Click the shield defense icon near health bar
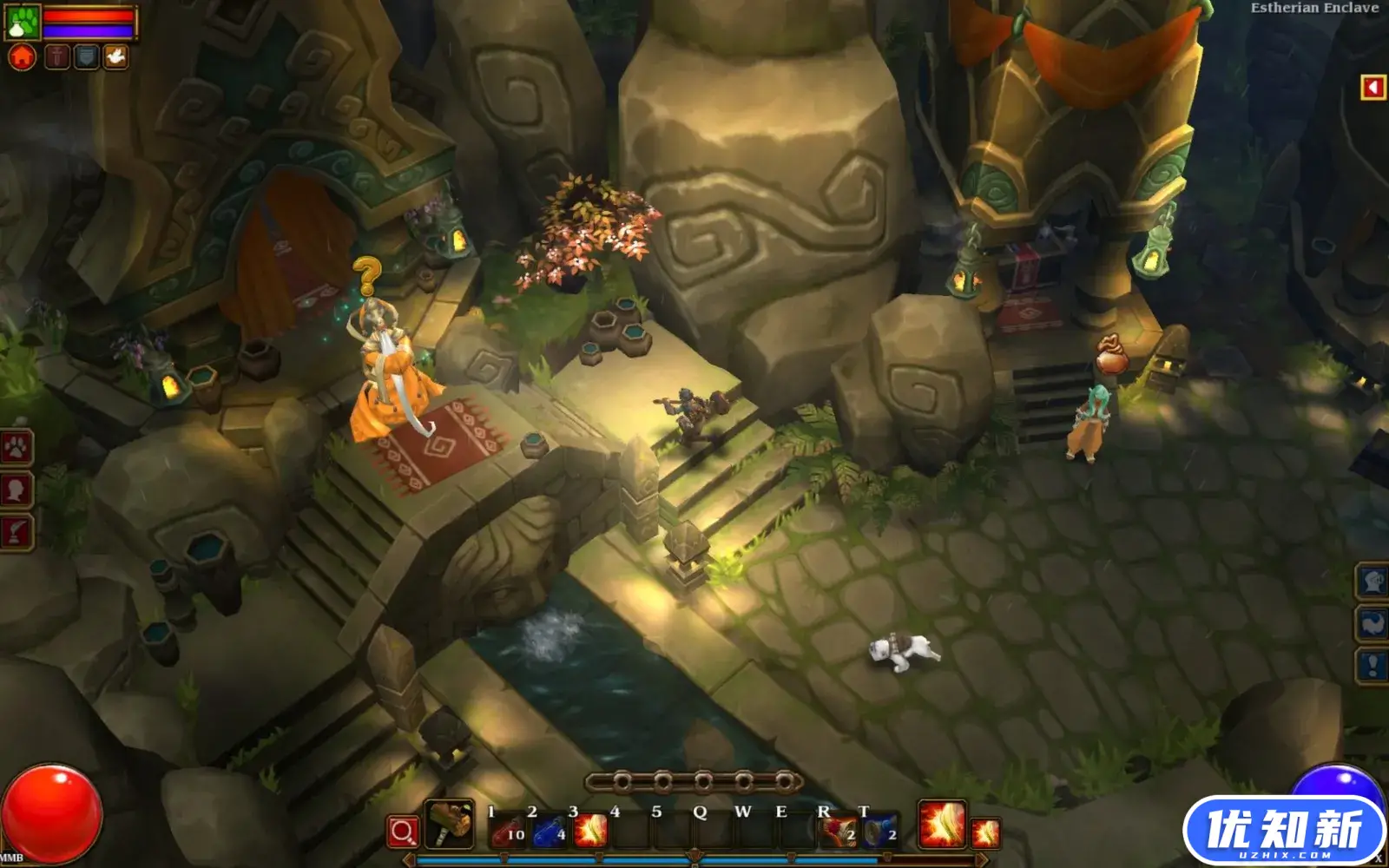Viewport: 1389px width, 868px height. tap(85, 57)
